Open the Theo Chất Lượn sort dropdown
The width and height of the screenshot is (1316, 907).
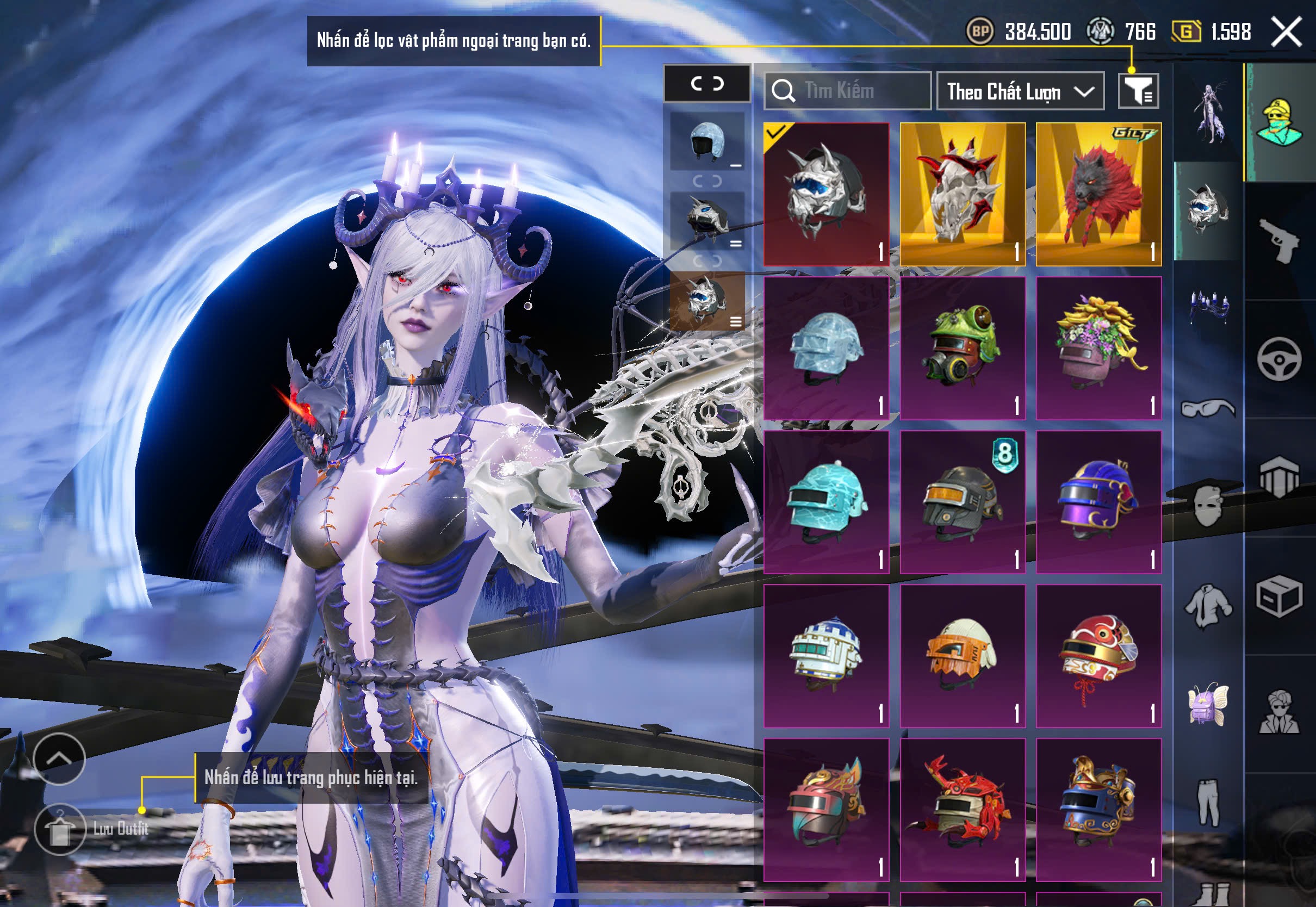pyautogui.click(x=1020, y=91)
